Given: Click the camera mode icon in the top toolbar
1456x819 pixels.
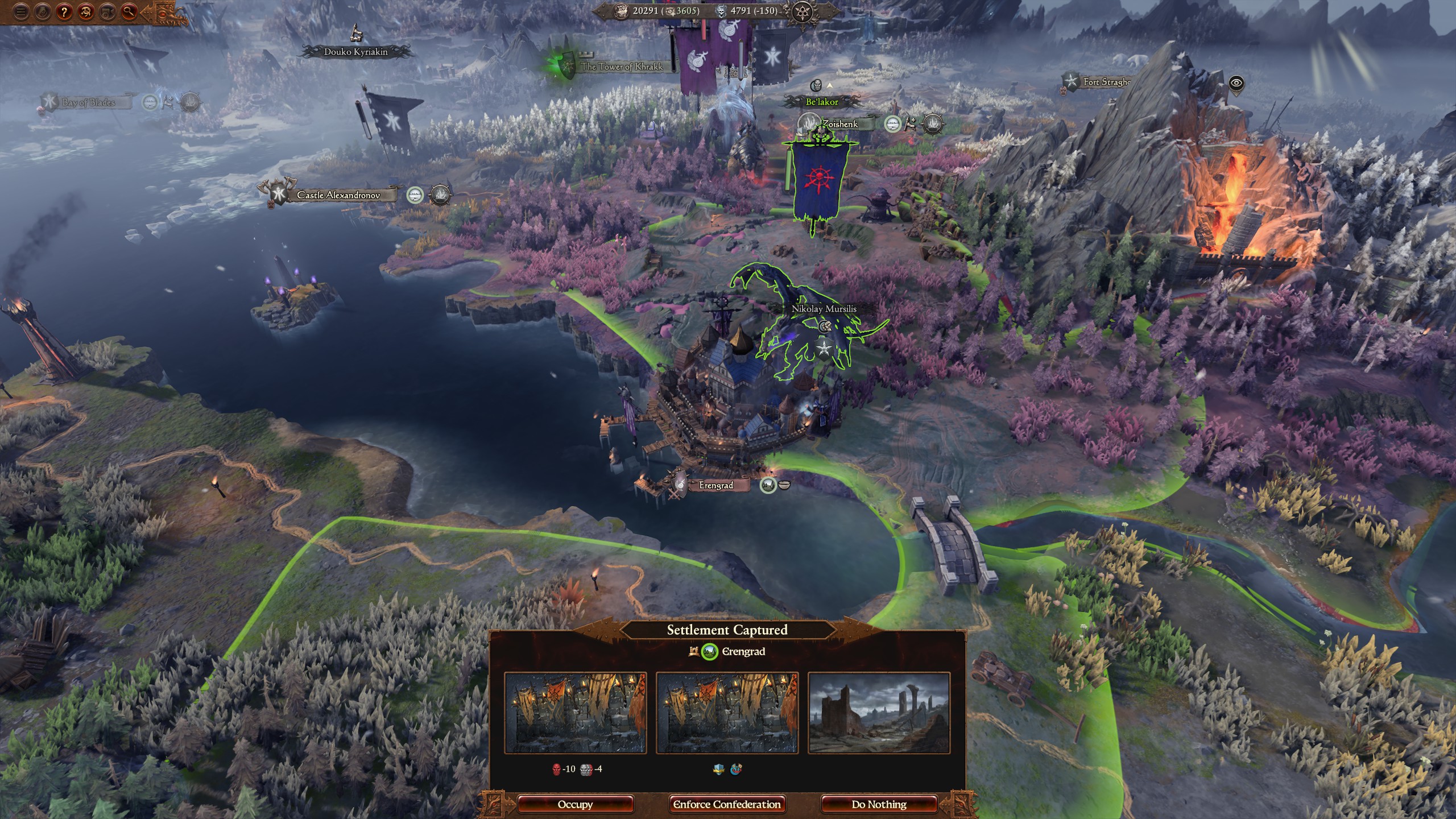Looking at the screenshot, I should click(107, 12).
